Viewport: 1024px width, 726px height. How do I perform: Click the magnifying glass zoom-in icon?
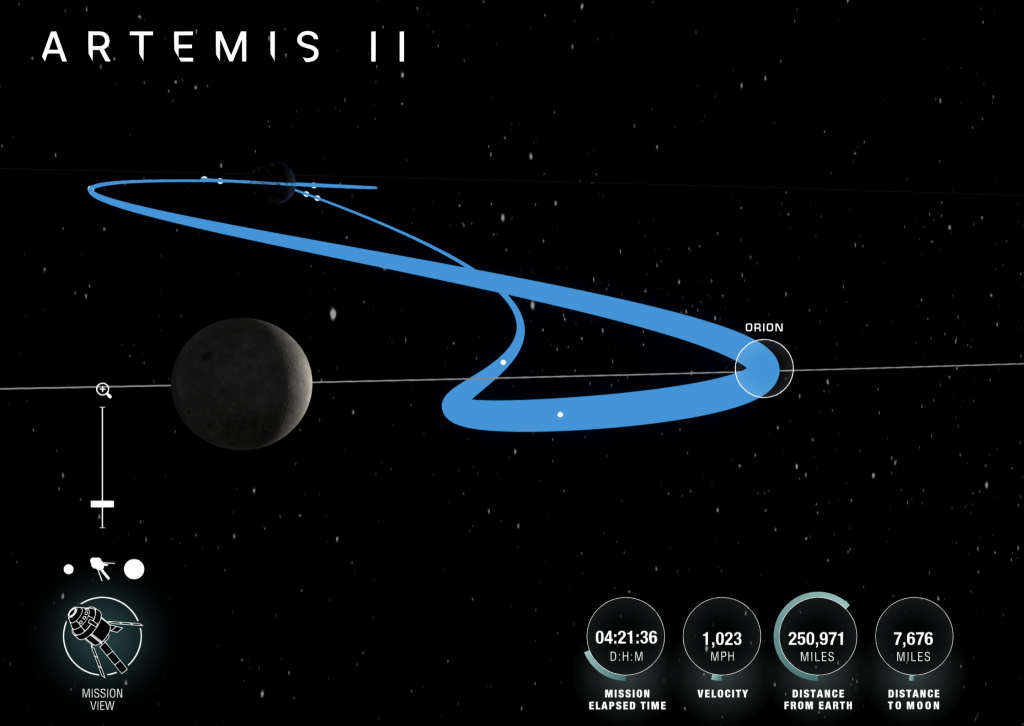coord(102,389)
